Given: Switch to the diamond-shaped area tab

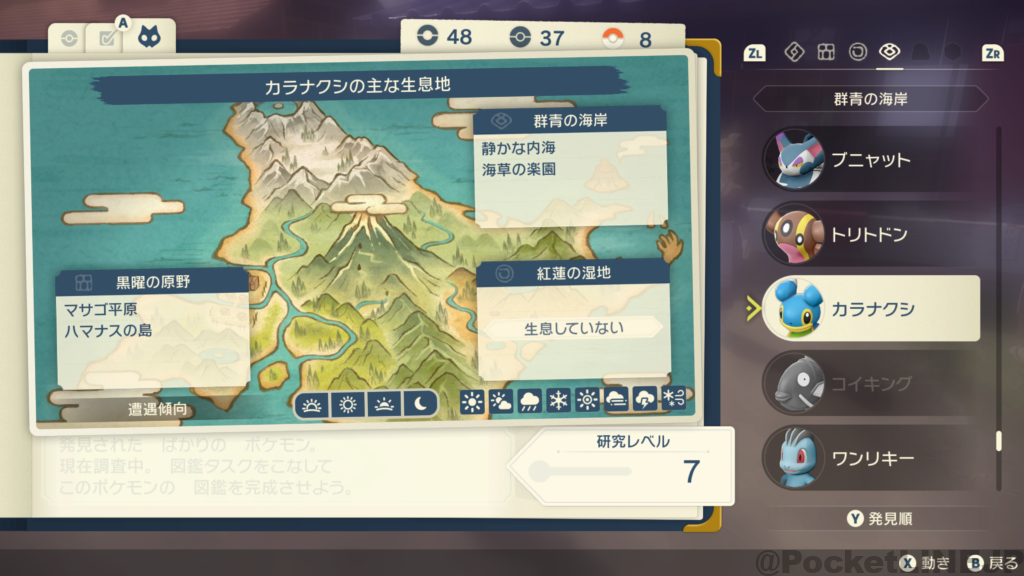Looking at the screenshot, I should point(794,52).
